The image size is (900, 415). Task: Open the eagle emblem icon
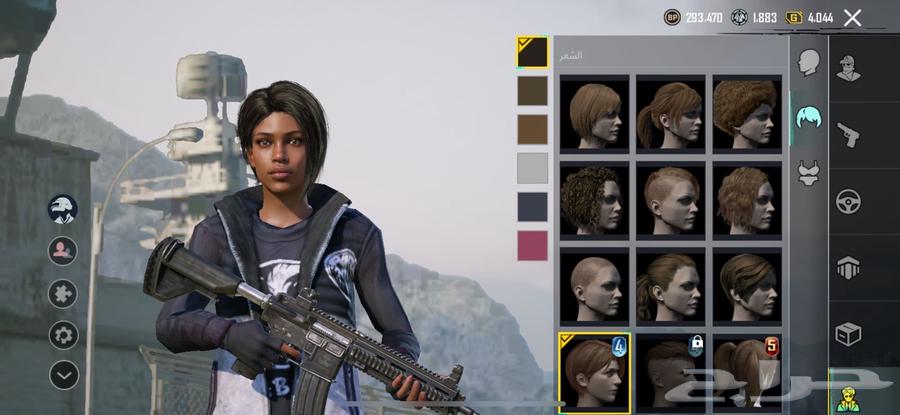63,209
